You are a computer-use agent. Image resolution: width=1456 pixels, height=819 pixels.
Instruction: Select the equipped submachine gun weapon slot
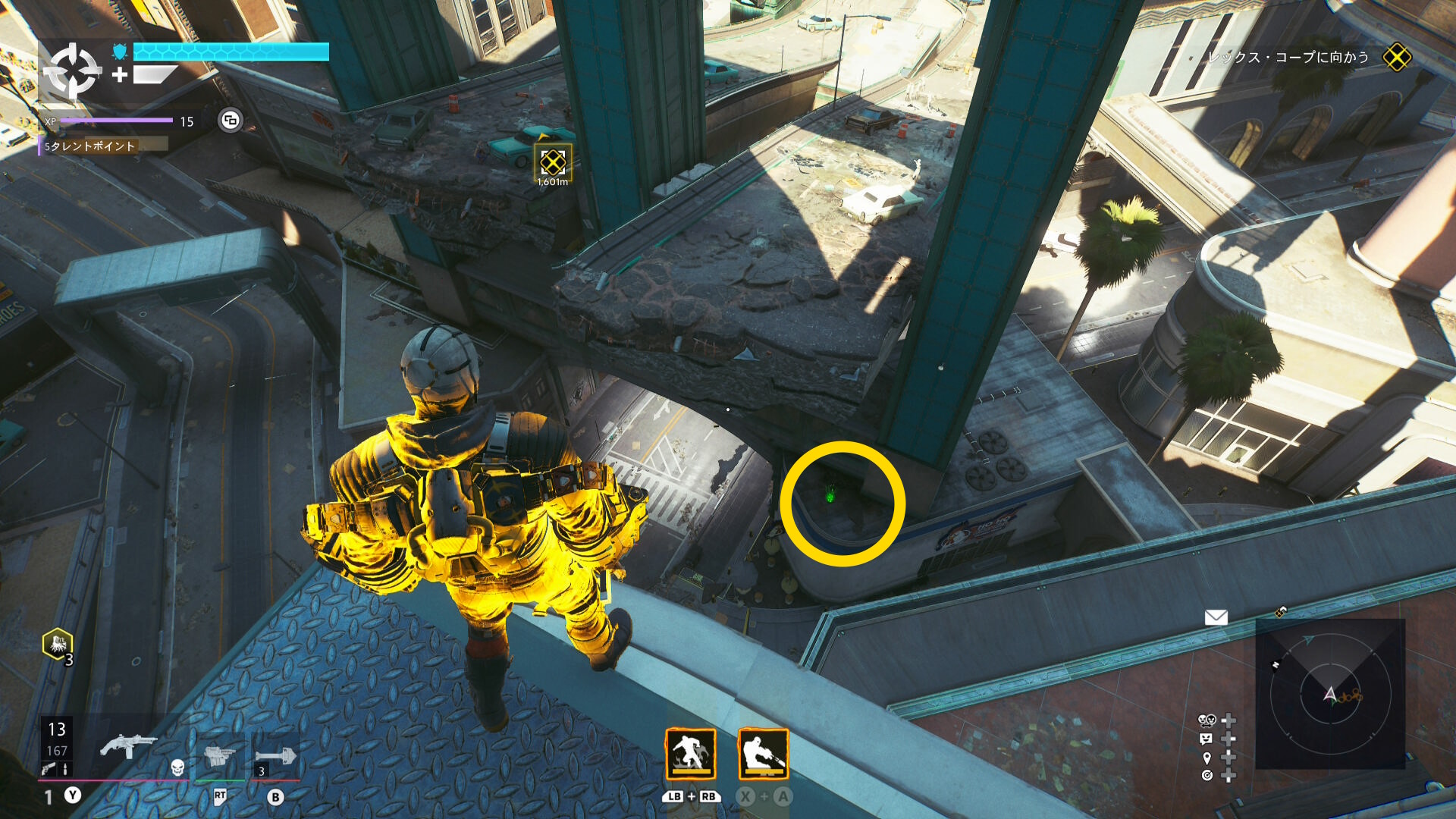[x=127, y=746]
